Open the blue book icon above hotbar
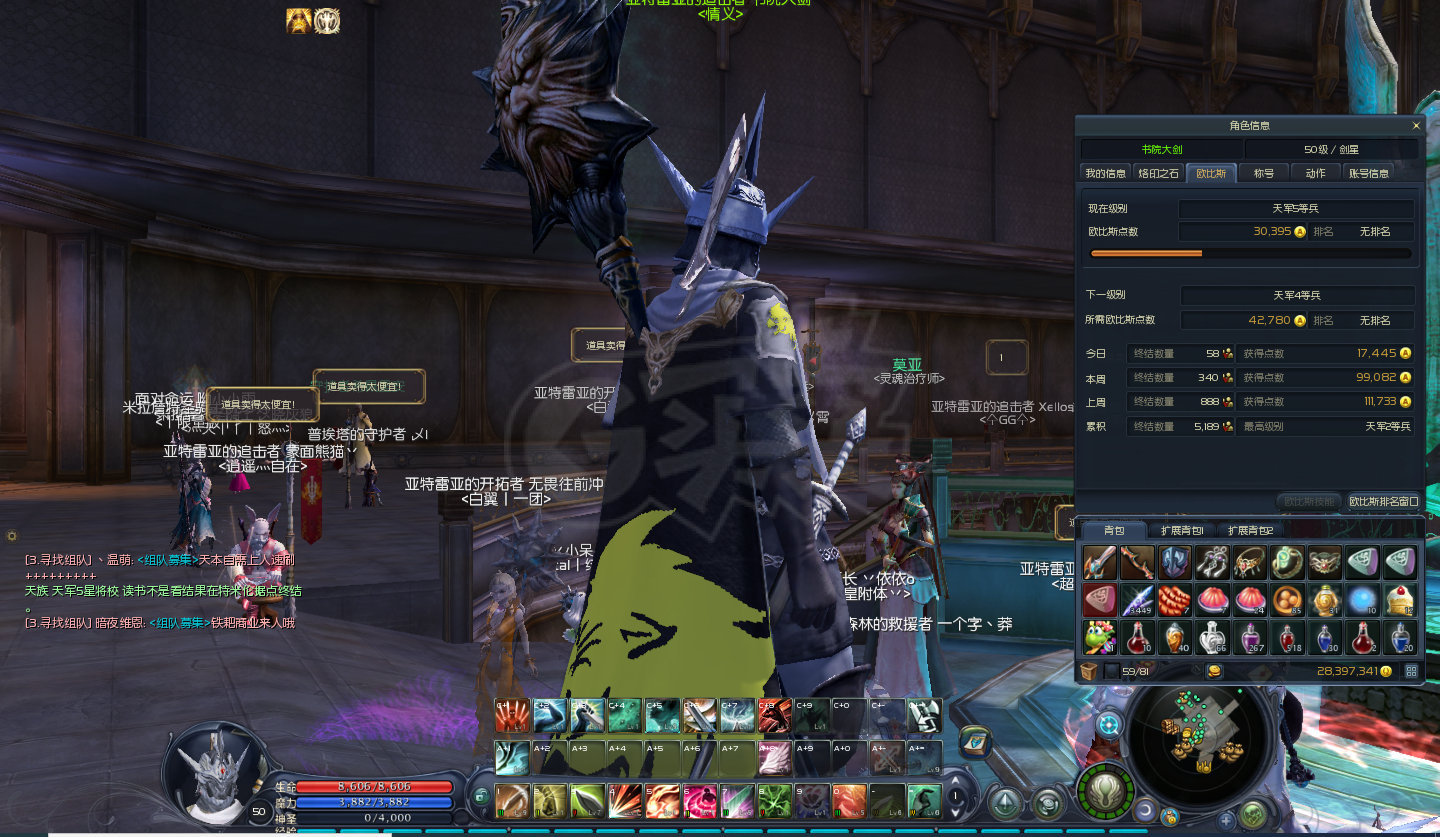This screenshot has width=1440, height=837. coord(974,741)
